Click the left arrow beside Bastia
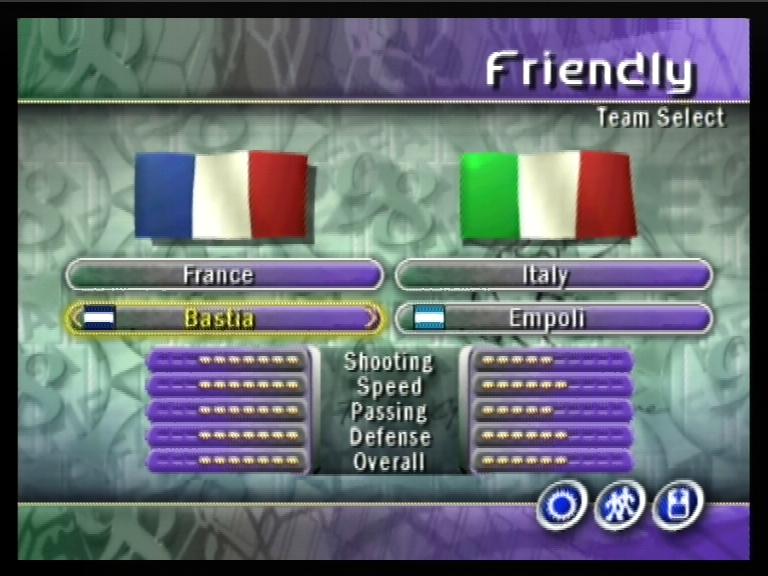 coord(74,319)
